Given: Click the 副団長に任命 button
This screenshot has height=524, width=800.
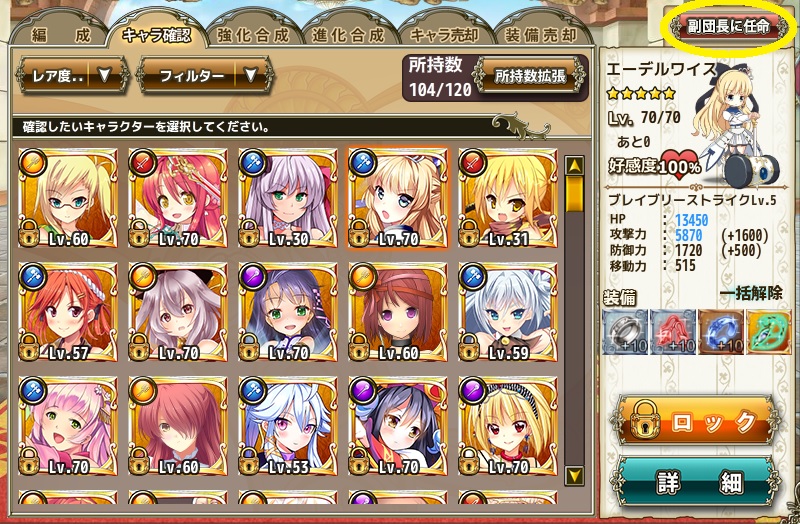Looking at the screenshot, I should (728, 26).
